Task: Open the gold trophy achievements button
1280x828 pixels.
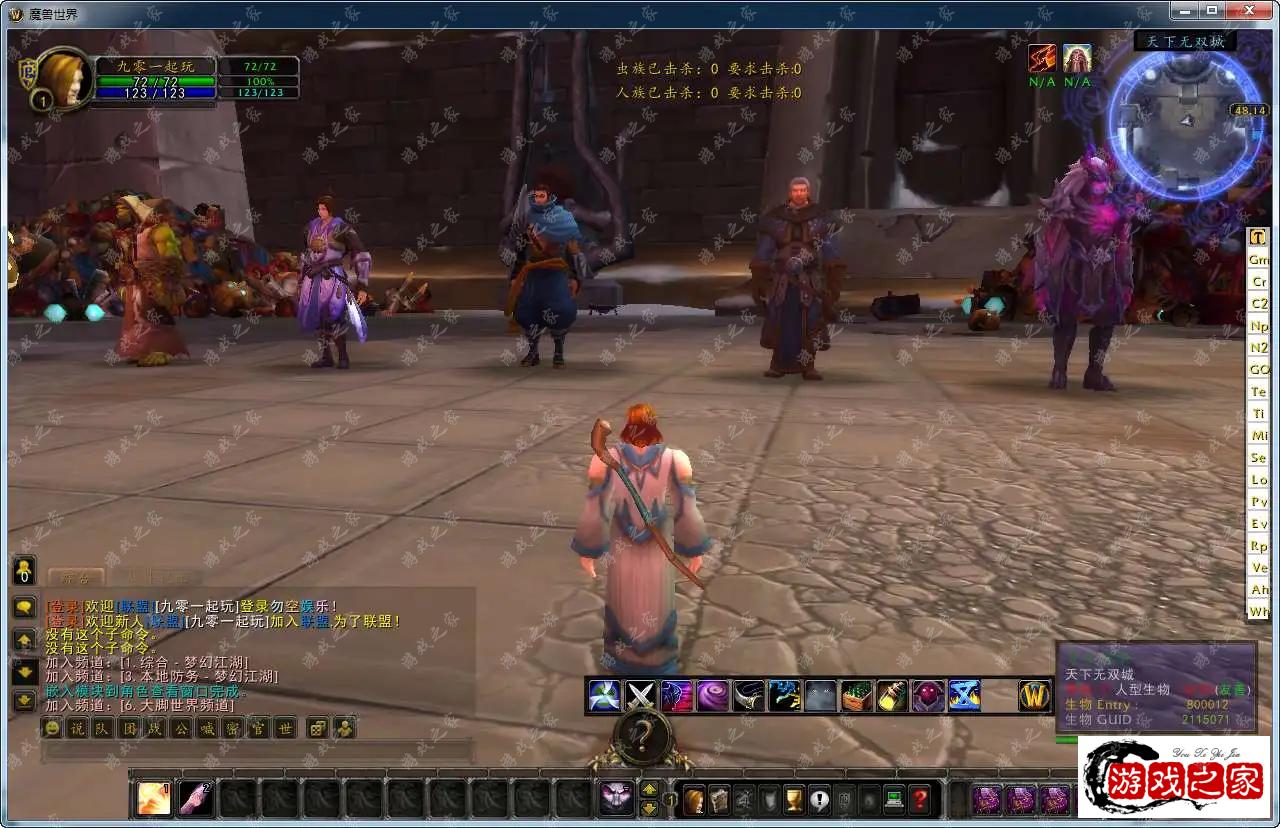Action: (x=794, y=800)
